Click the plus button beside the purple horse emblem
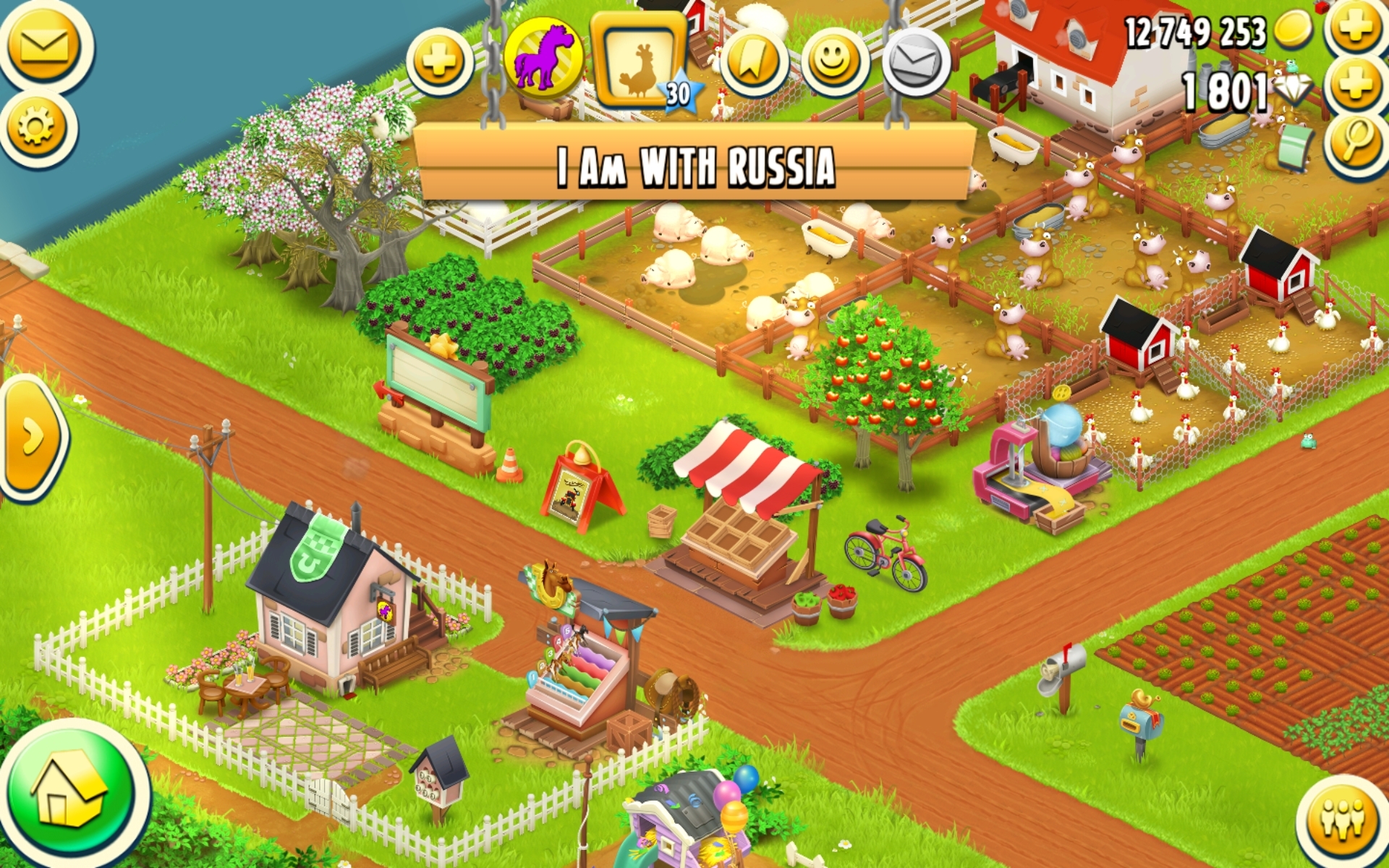 point(439,61)
